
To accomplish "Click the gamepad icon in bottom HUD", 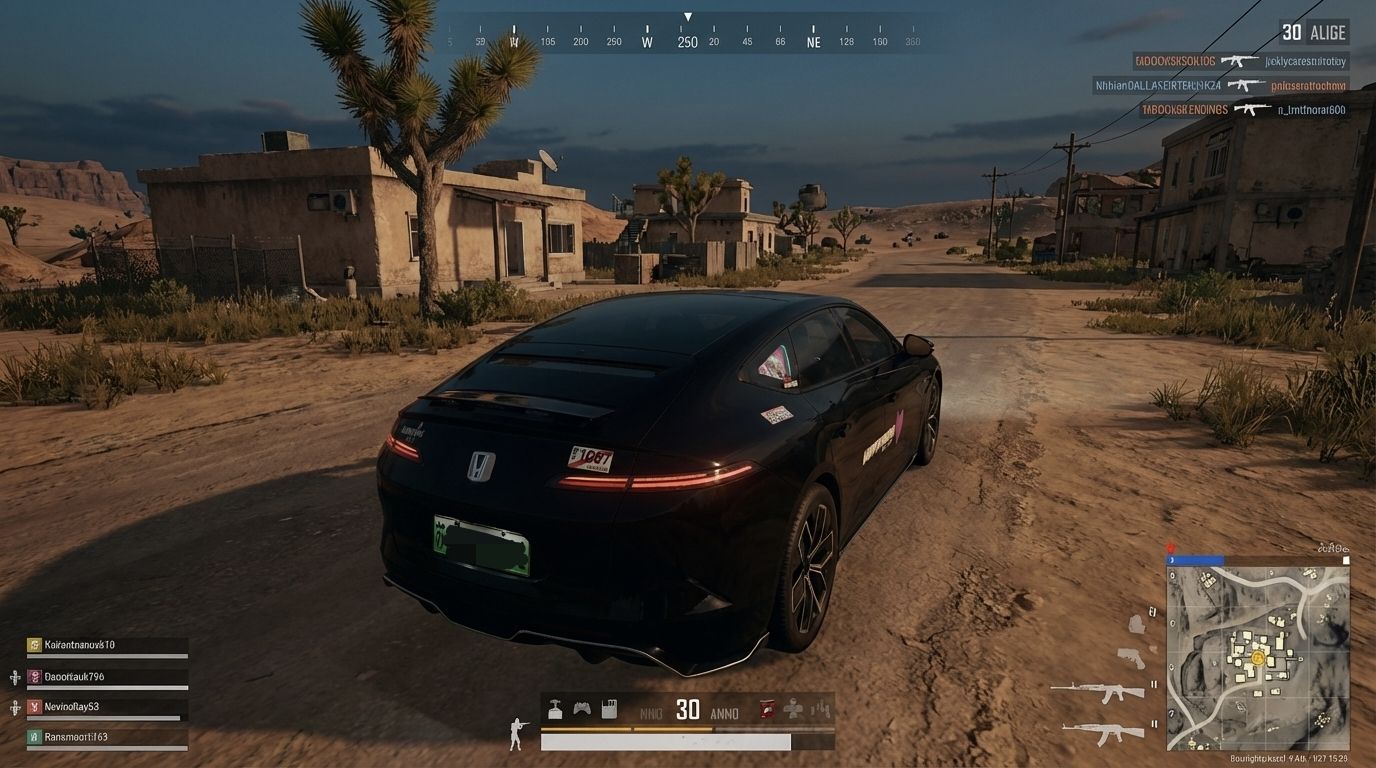I will coord(582,709).
